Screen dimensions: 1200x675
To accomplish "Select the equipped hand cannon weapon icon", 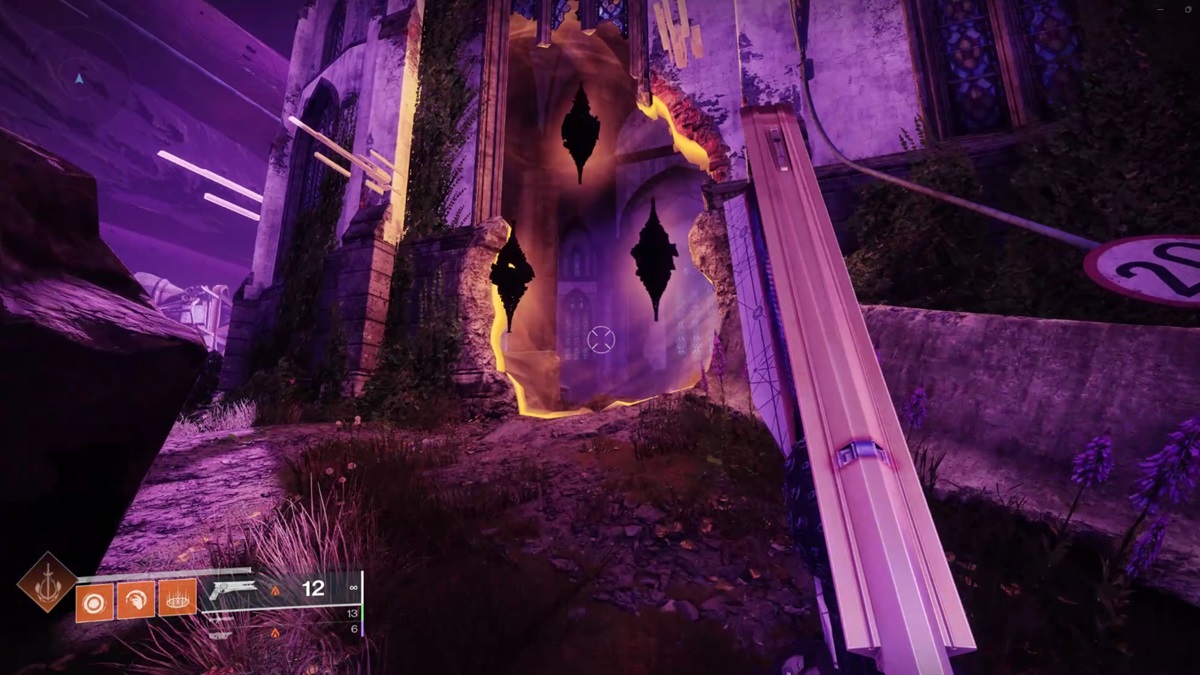I will point(233,592).
